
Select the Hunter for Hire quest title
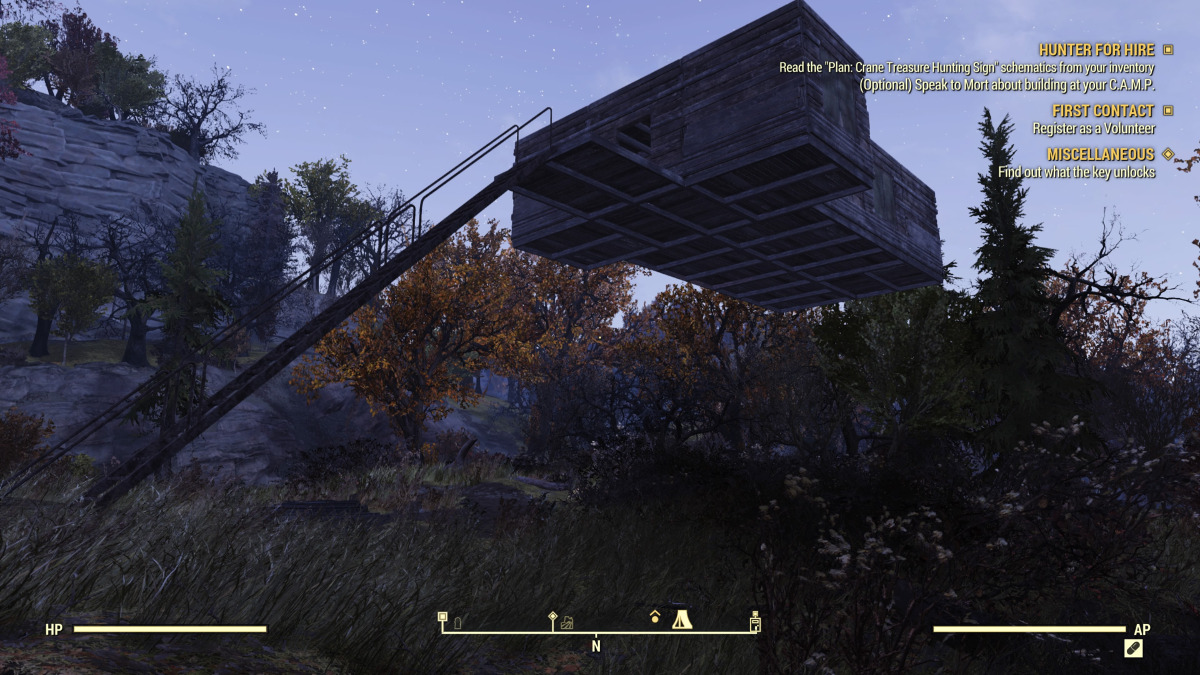point(1096,50)
